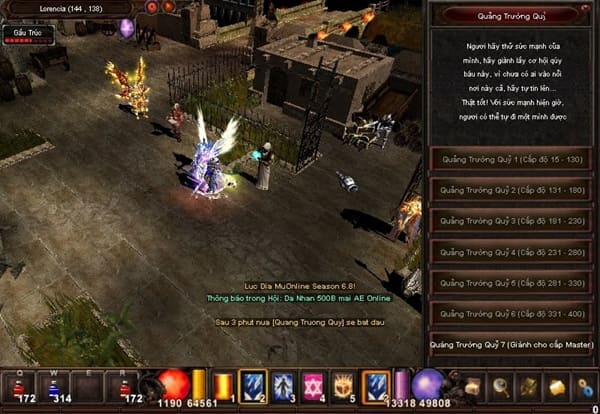
Task: Use the red potion in slot R
Action: click(x=125, y=387)
